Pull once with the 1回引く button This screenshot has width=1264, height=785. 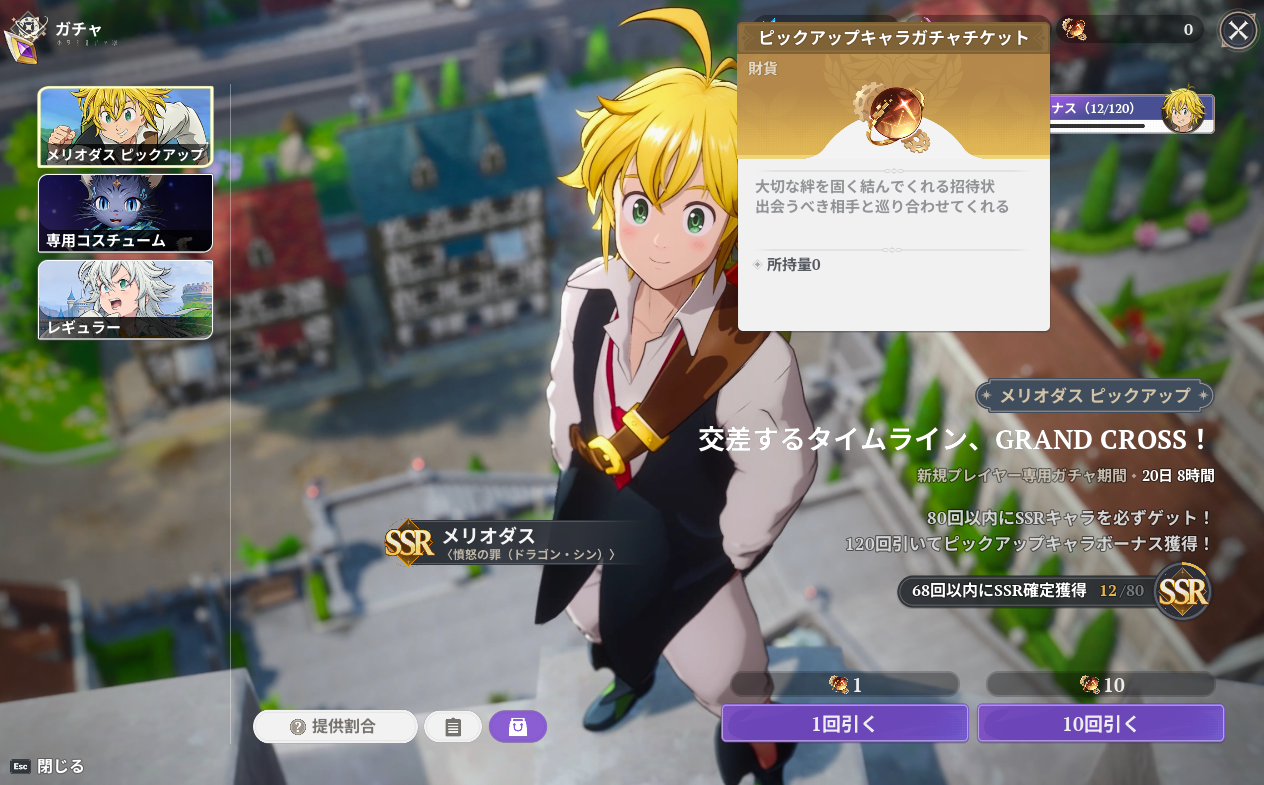click(845, 723)
